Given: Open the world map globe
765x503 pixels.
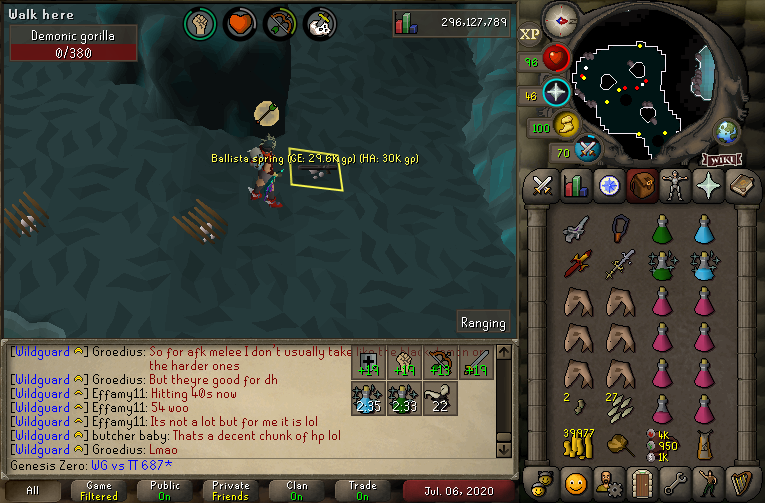Looking at the screenshot, I should [727, 131].
